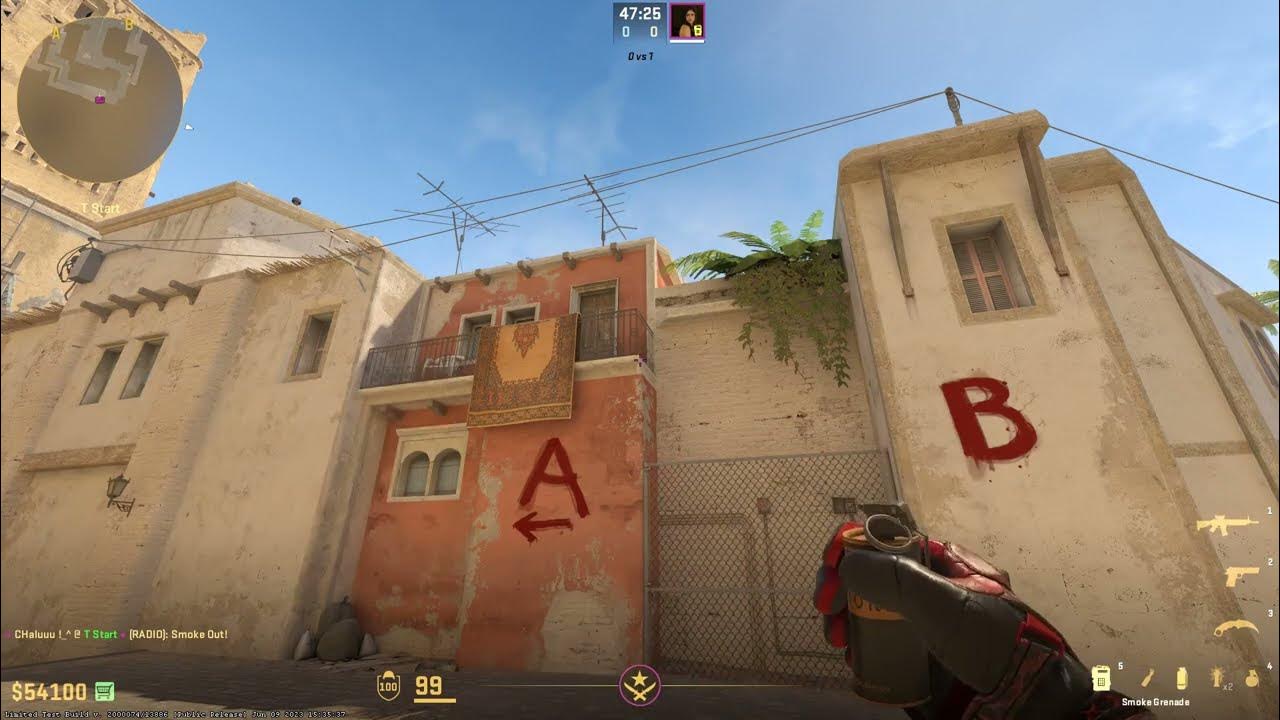Select the round HE grenade icon
1280x720 pixels.
(1252, 677)
